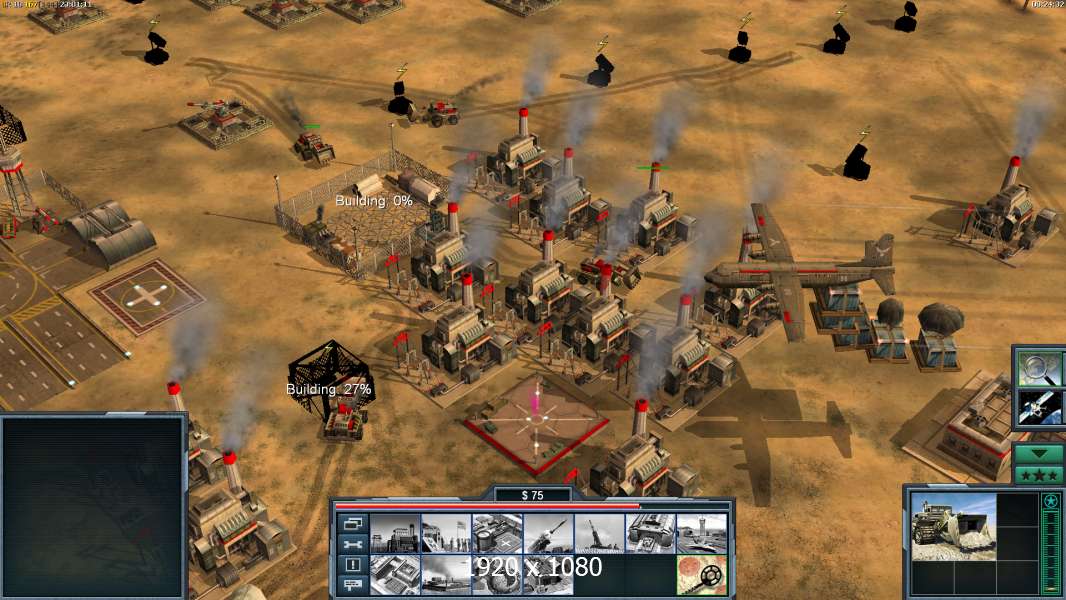Viewport: 1066px width, 600px height.
Task: Open the three-star General's promotion button
Action: tap(1039, 475)
